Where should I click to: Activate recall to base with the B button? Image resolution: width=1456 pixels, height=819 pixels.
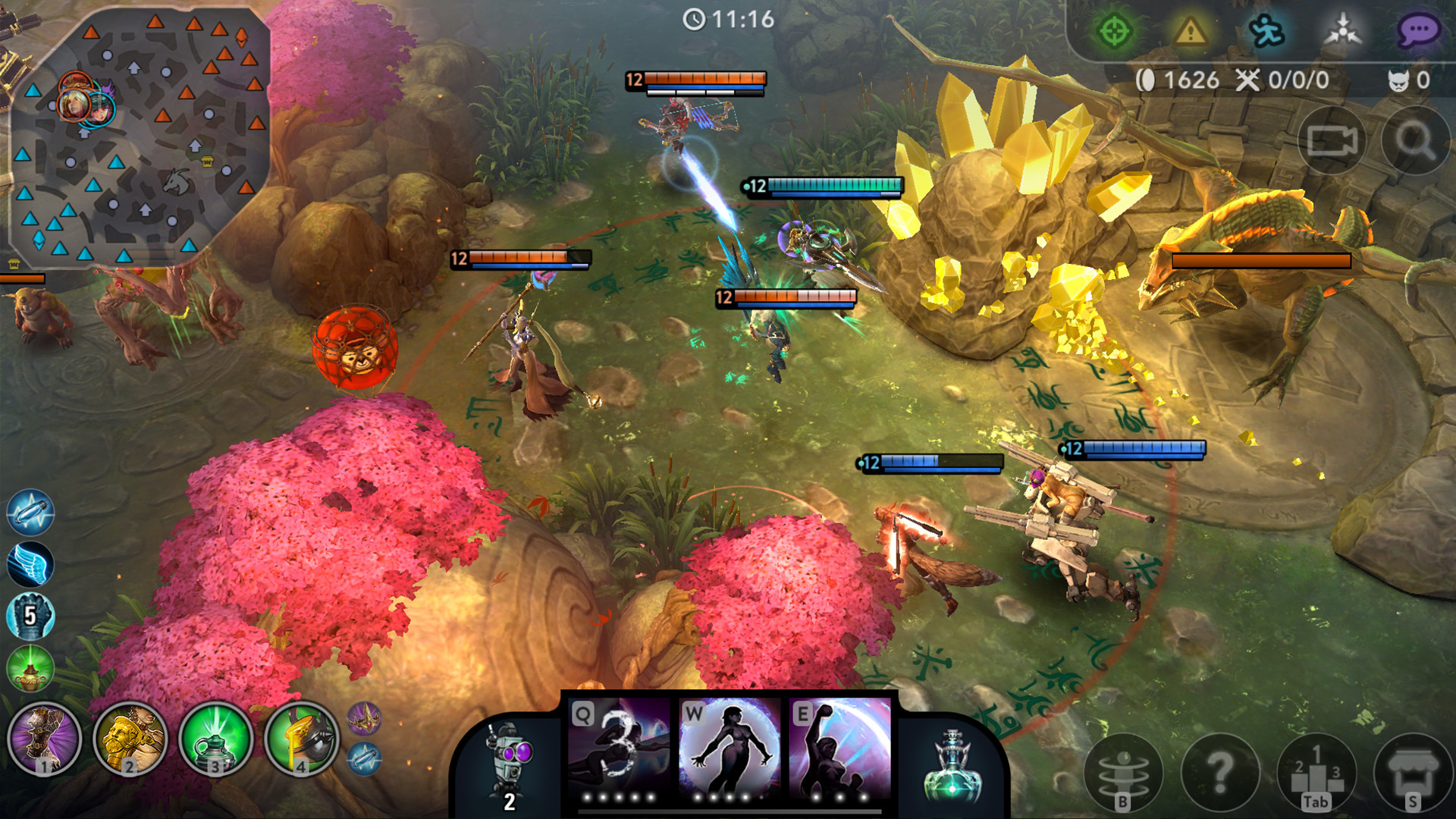tap(1125, 772)
